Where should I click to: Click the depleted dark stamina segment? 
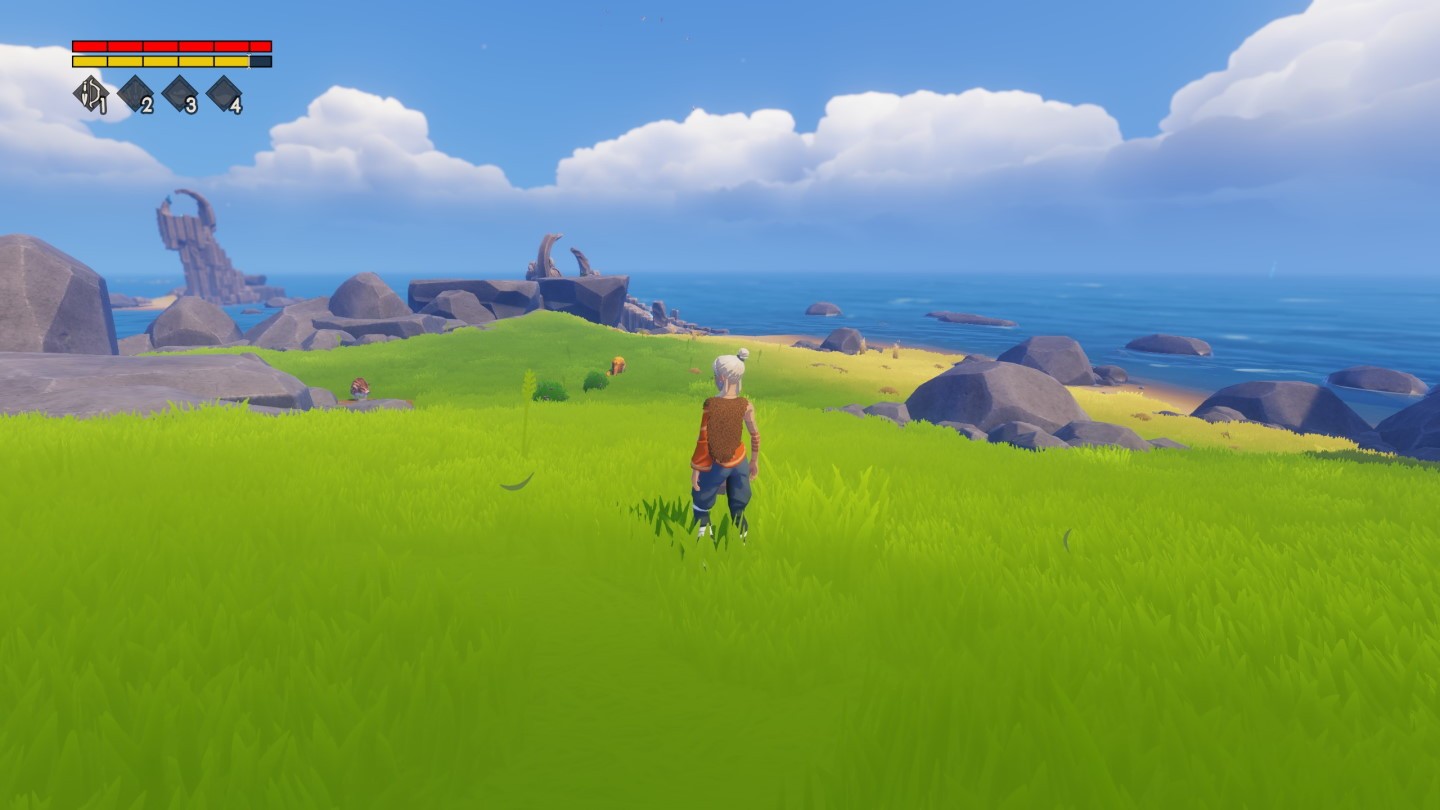[260, 60]
